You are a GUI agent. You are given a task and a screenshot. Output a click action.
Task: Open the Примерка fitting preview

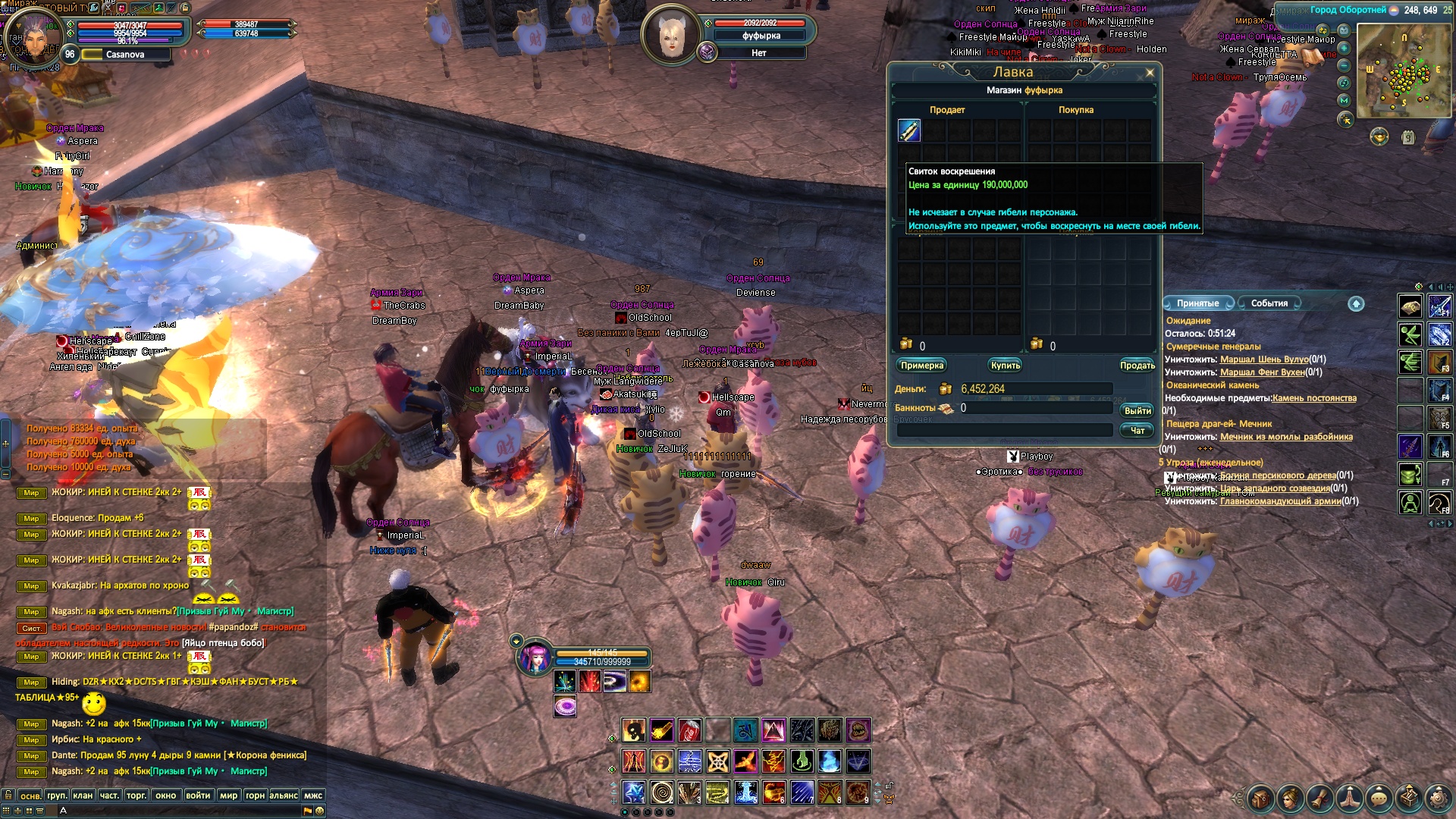coord(921,366)
